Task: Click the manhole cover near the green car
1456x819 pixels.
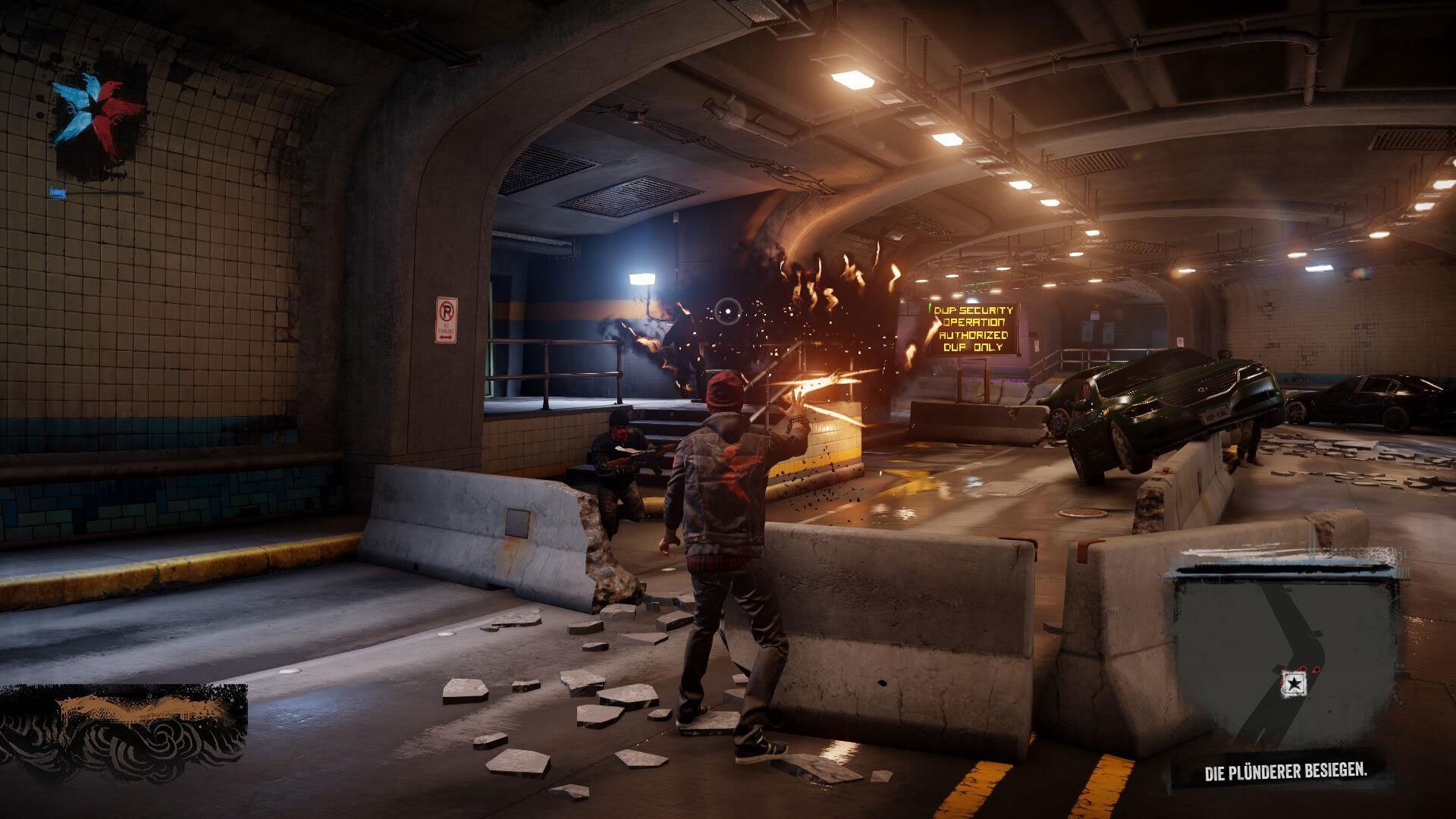Action: tap(1082, 514)
